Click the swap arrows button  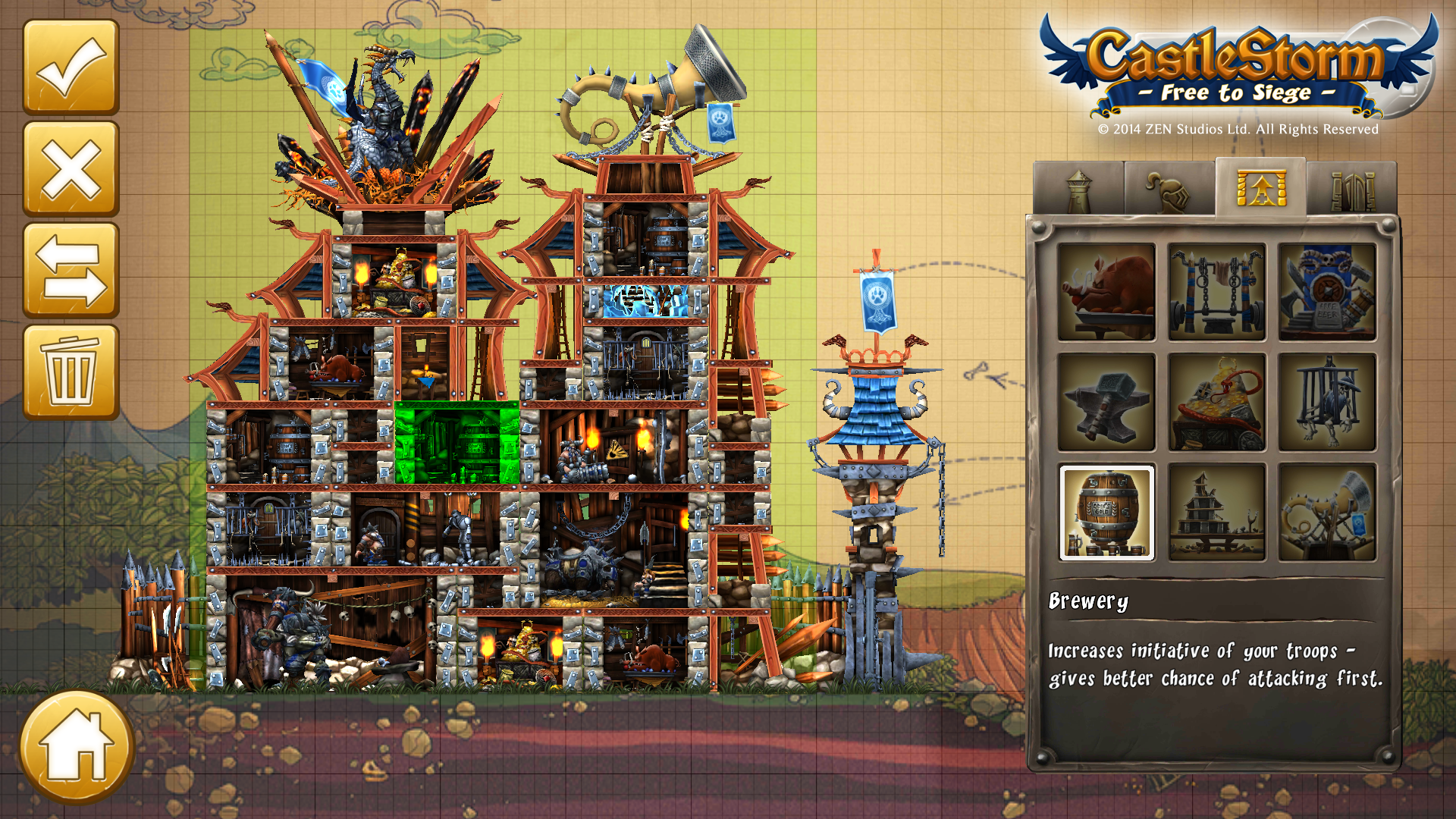(71, 271)
